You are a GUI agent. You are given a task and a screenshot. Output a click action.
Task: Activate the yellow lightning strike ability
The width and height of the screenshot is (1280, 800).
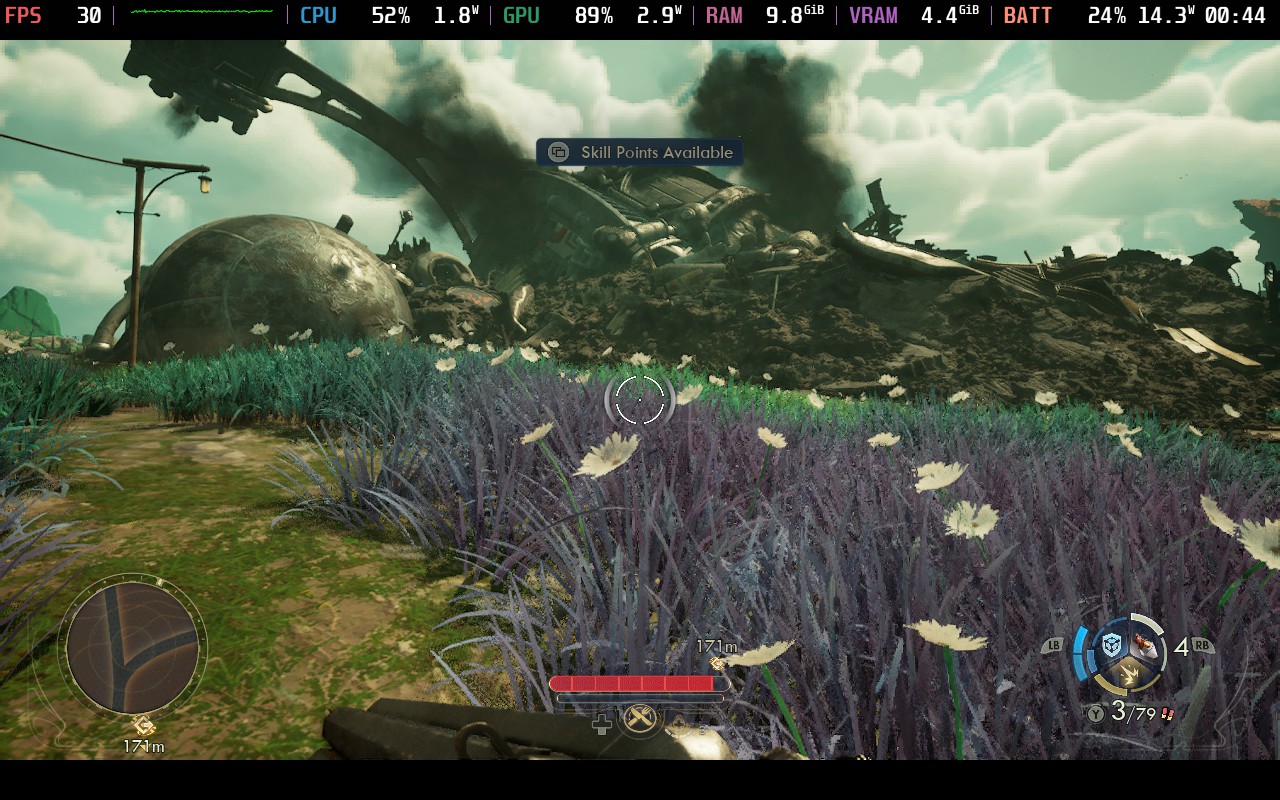(1129, 678)
